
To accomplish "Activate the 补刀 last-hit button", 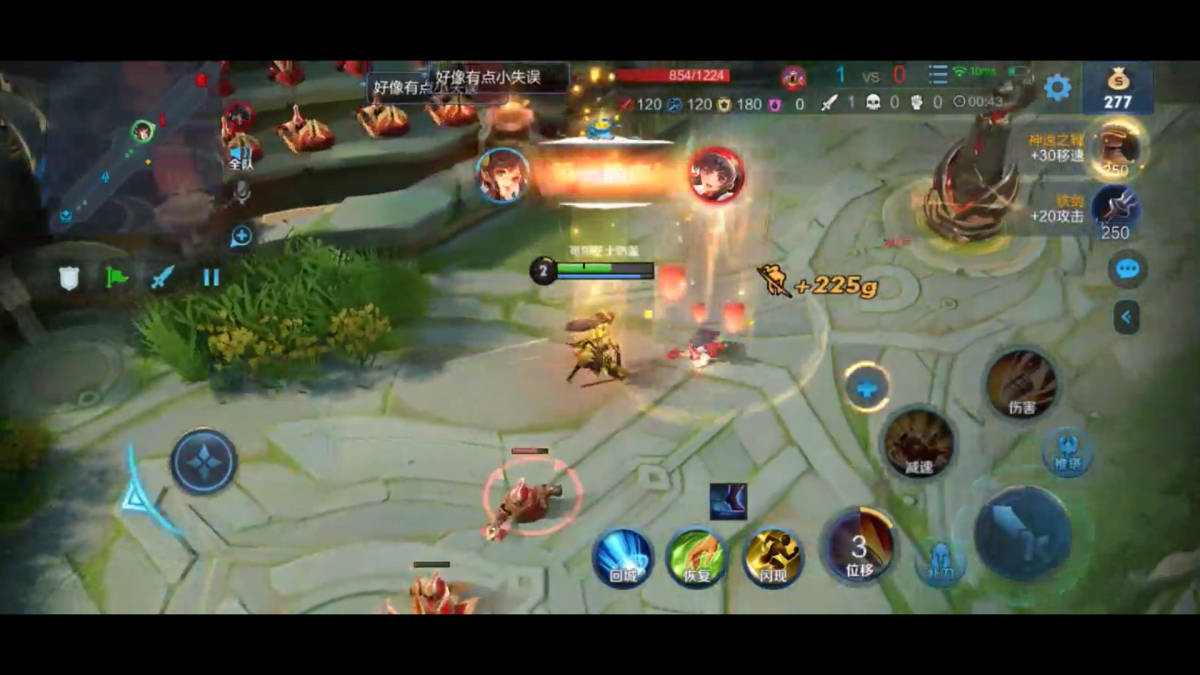I will click(939, 562).
